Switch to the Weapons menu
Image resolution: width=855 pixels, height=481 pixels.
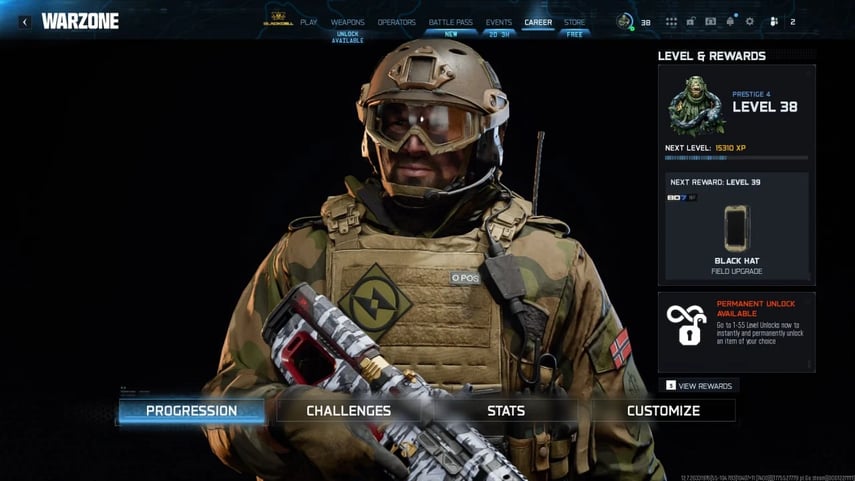click(x=348, y=22)
